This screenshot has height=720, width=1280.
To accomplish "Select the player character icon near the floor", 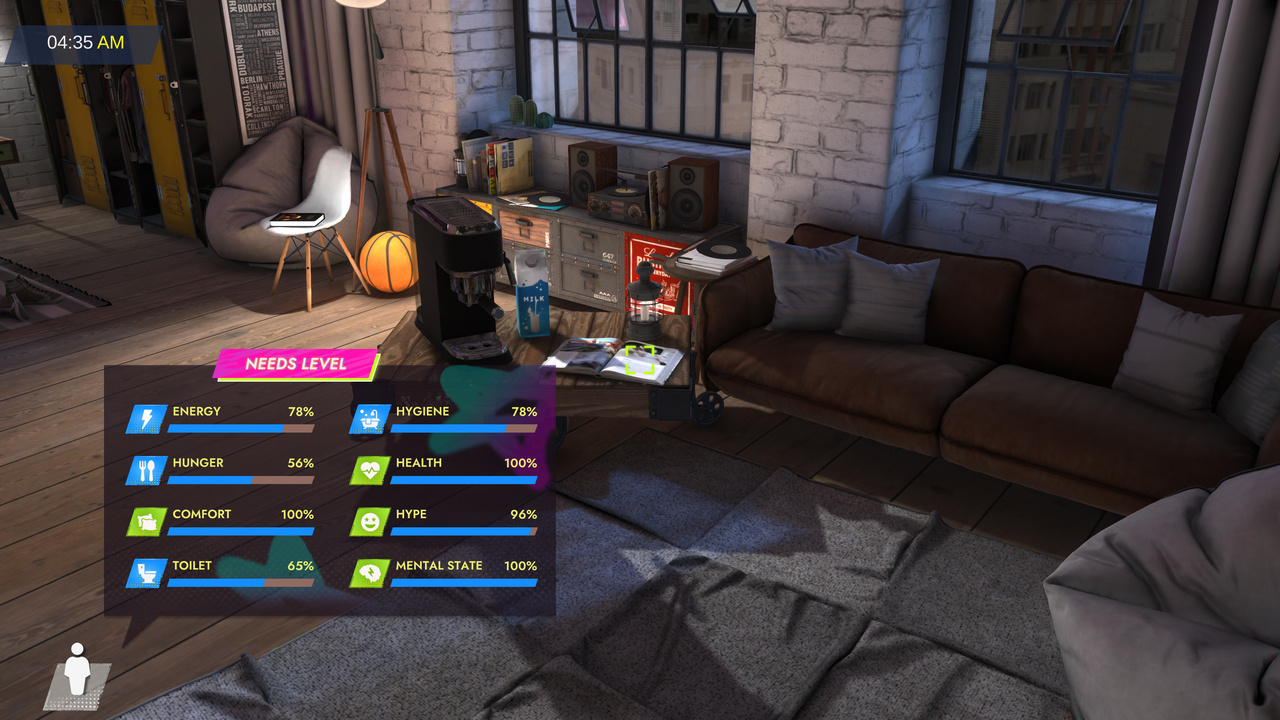I will pyautogui.click(x=80, y=670).
